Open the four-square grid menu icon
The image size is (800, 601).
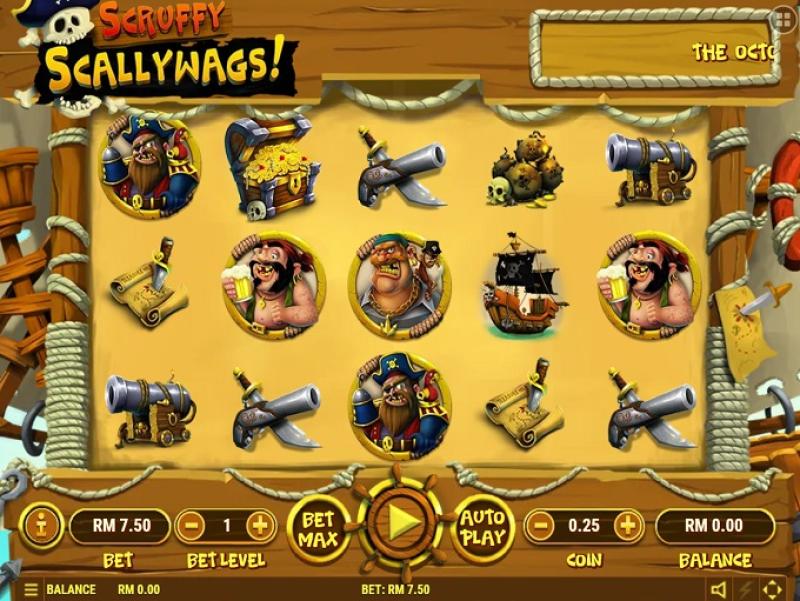click(784, 19)
